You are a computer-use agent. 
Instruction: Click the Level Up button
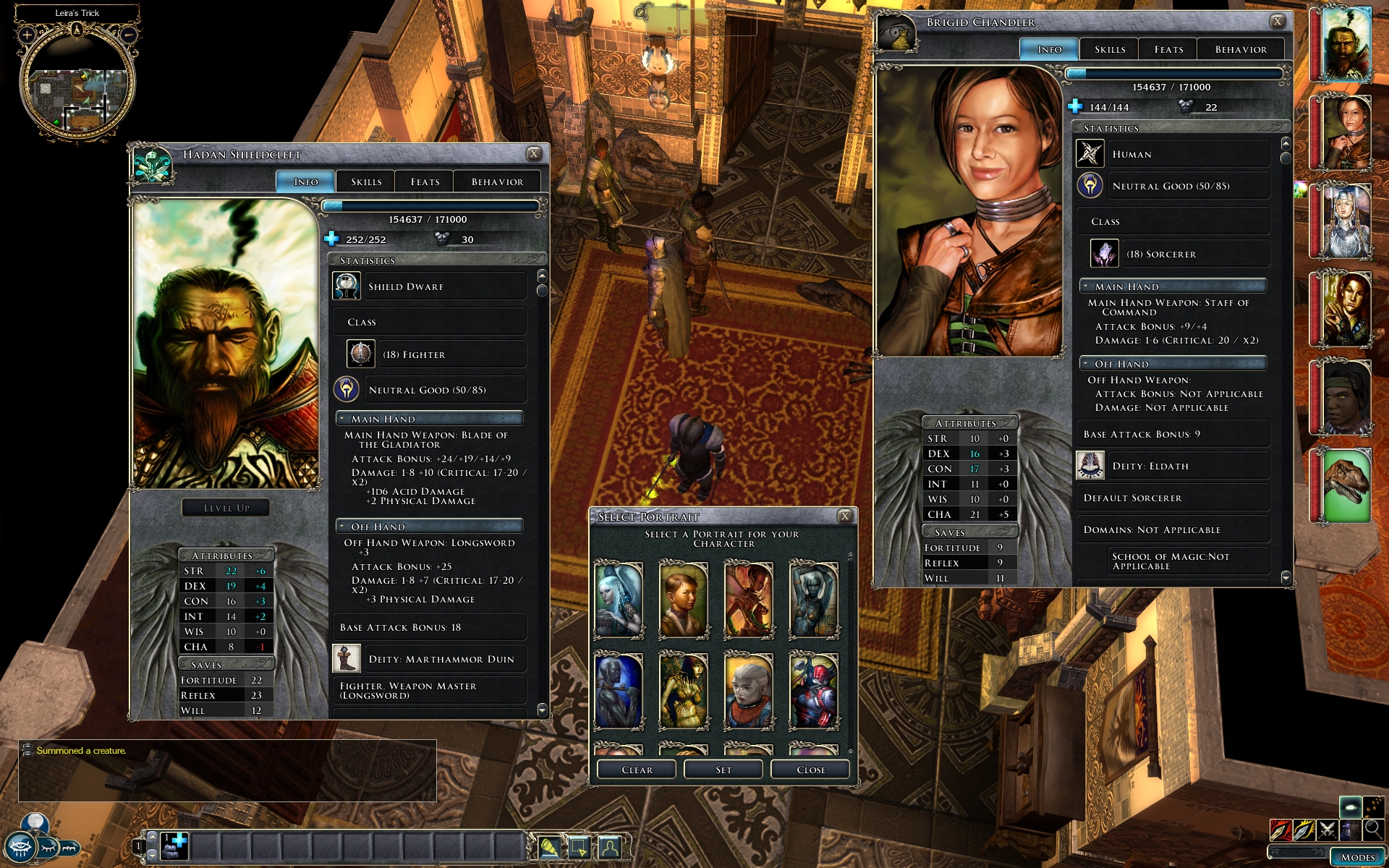coord(226,508)
